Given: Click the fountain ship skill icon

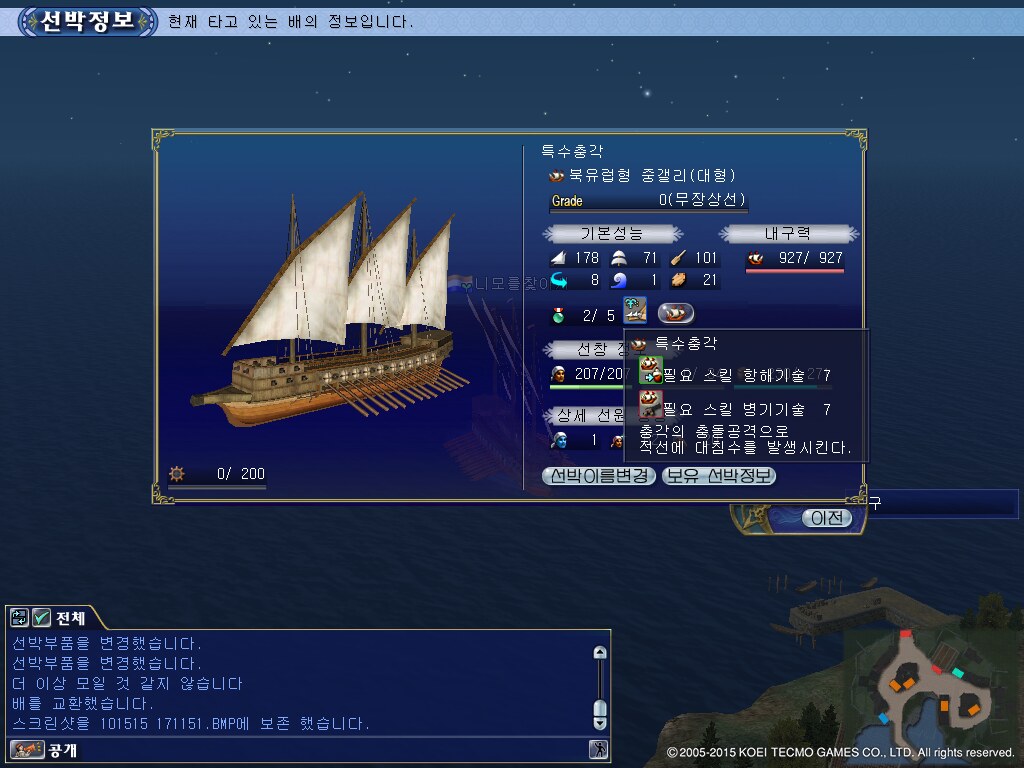Looking at the screenshot, I should click(x=635, y=310).
